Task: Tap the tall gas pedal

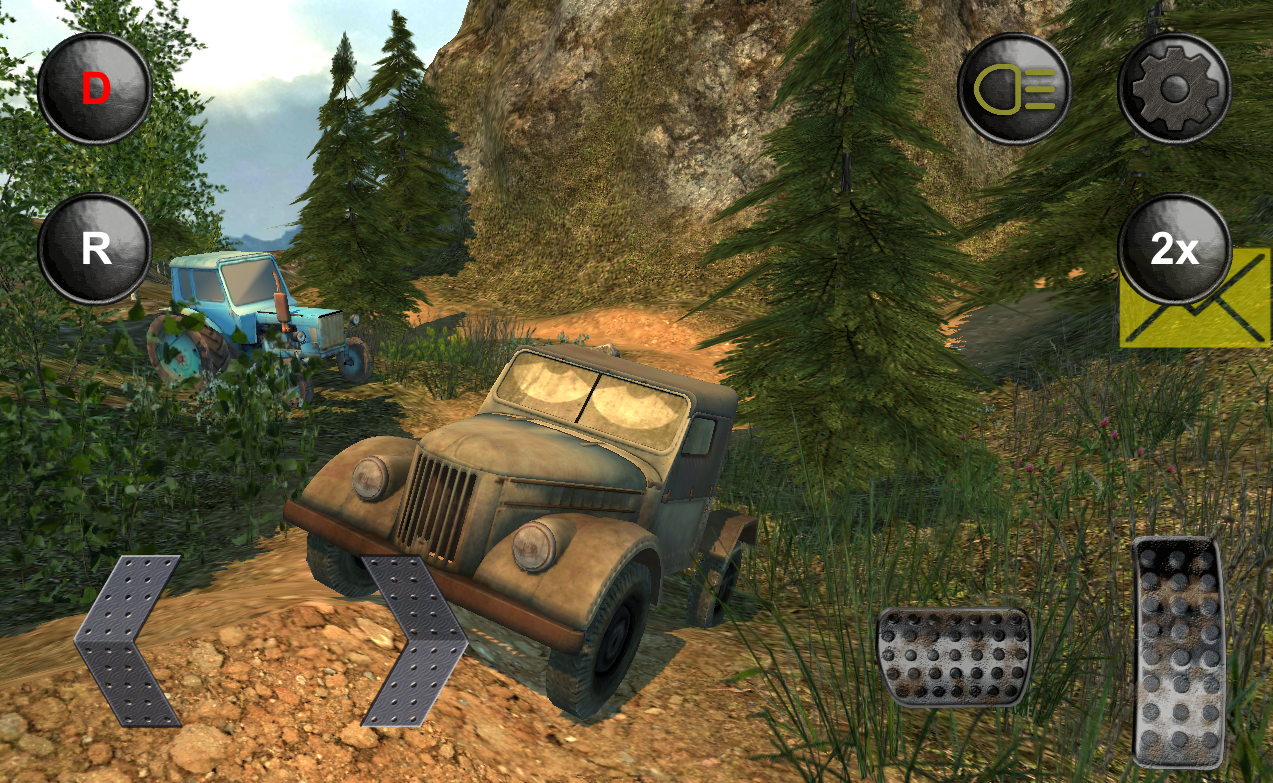Action: pyautogui.click(x=1179, y=652)
